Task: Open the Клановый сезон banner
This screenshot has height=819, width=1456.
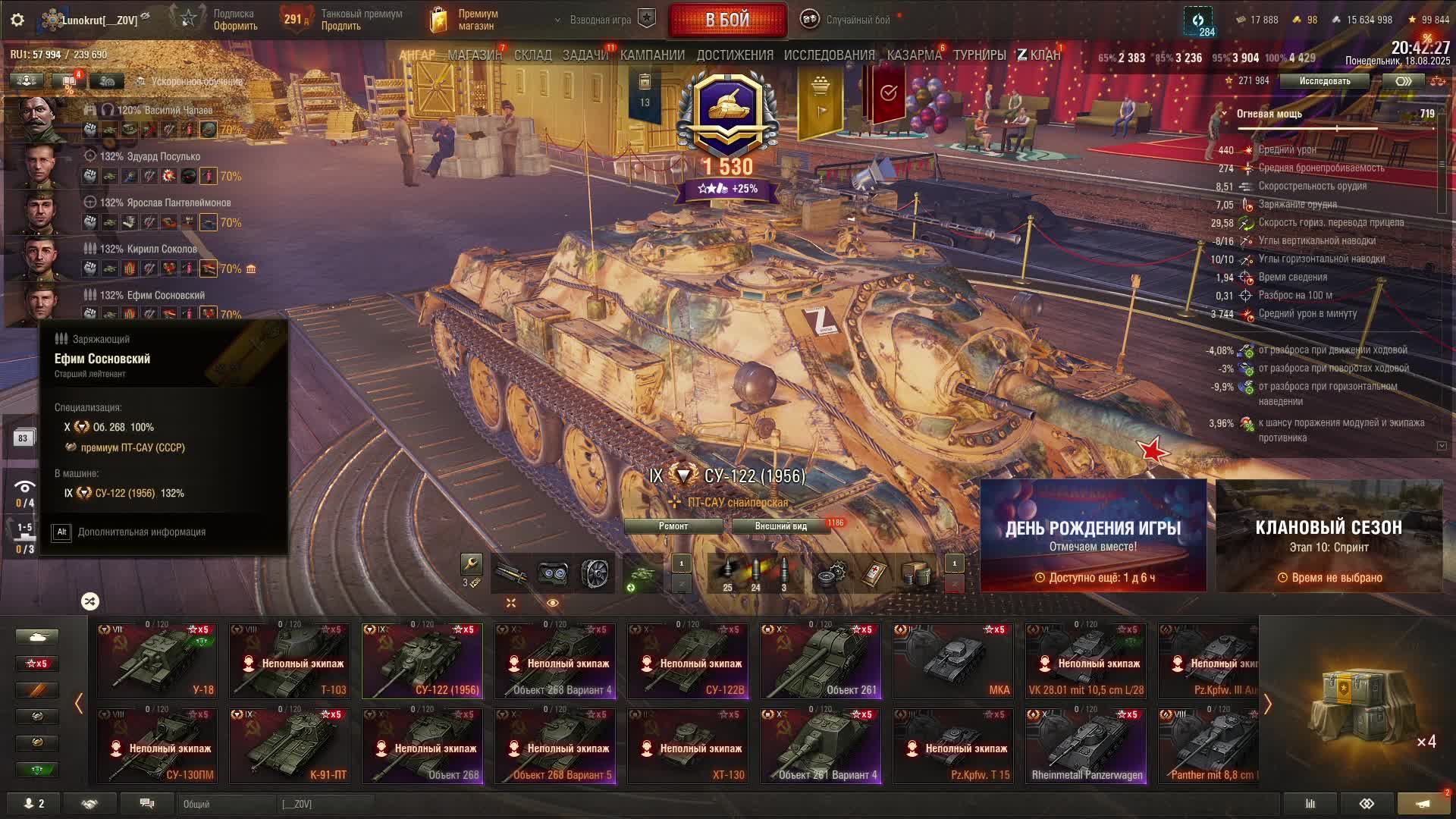Action: pyautogui.click(x=1329, y=535)
